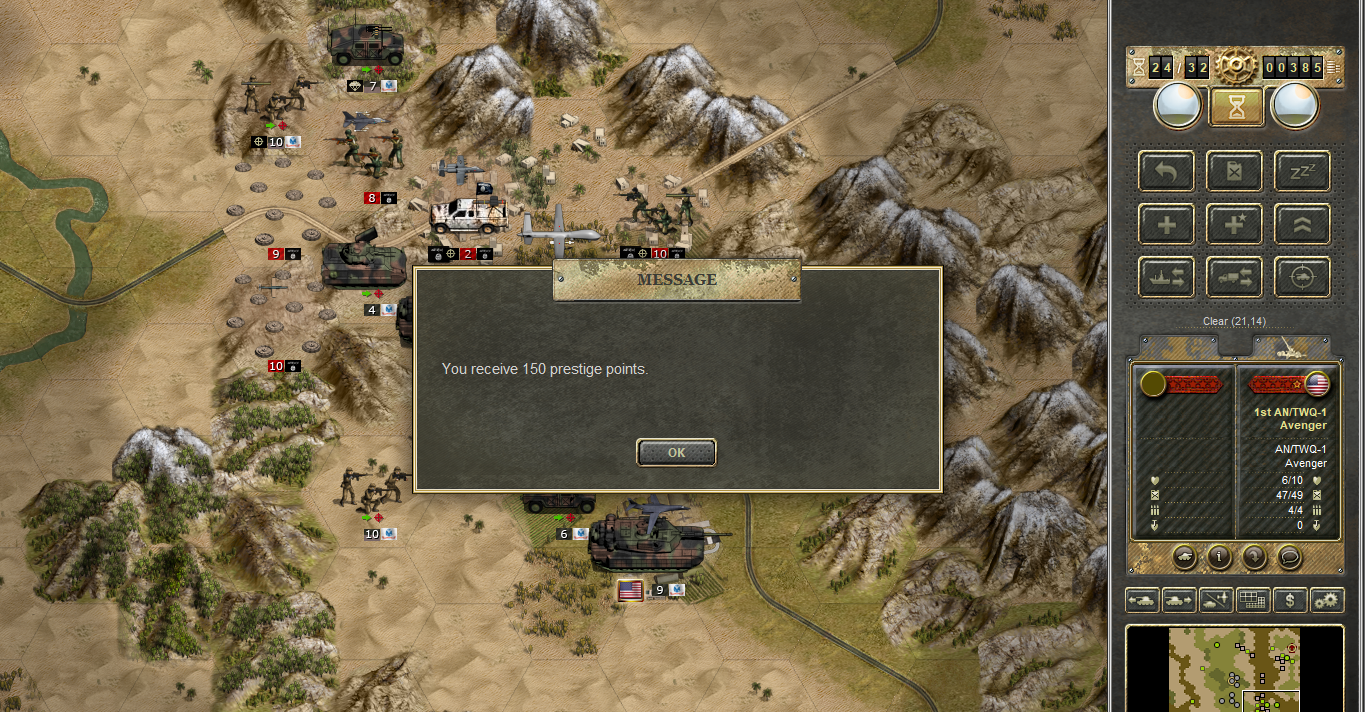Click the speech bubble round button
Image resolution: width=1365 pixels, height=712 pixels.
[1290, 556]
